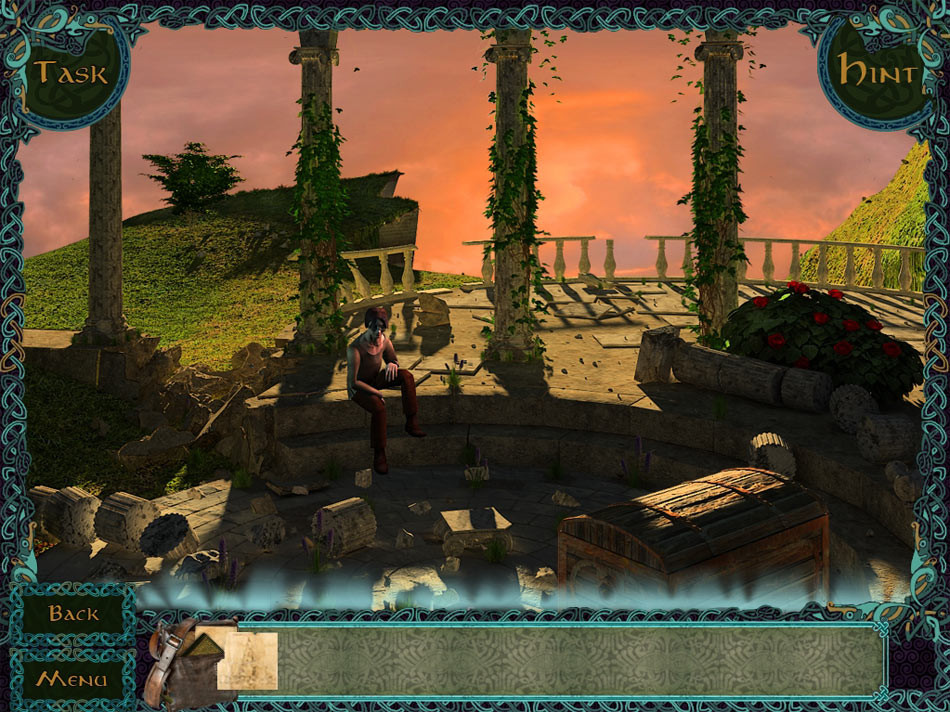950x712 pixels.
Task: Go Back to the previous scene
Action: pyautogui.click(x=73, y=613)
